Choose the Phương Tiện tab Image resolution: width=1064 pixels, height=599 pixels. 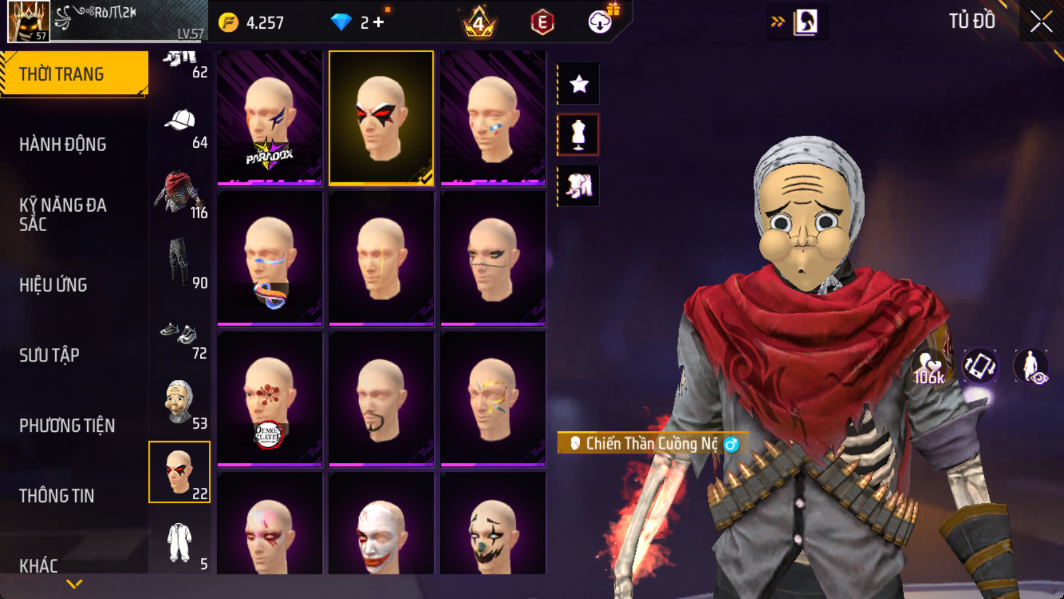click(x=67, y=426)
